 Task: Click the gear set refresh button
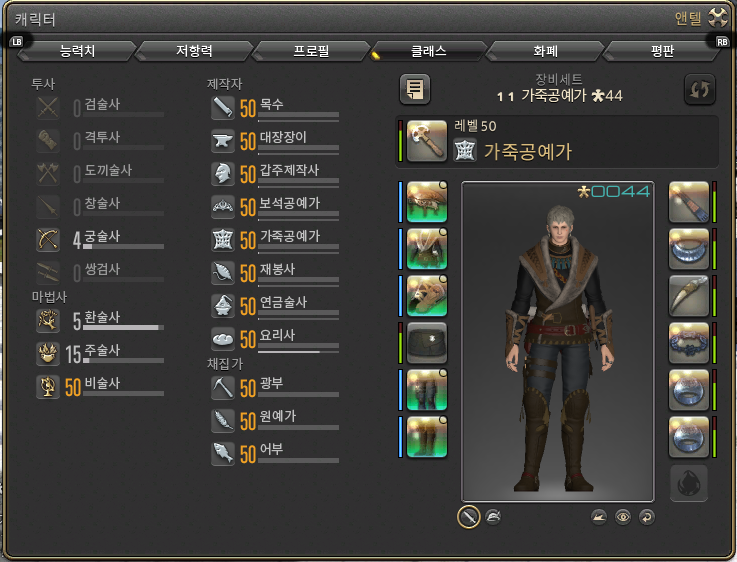[x=699, y=89]
